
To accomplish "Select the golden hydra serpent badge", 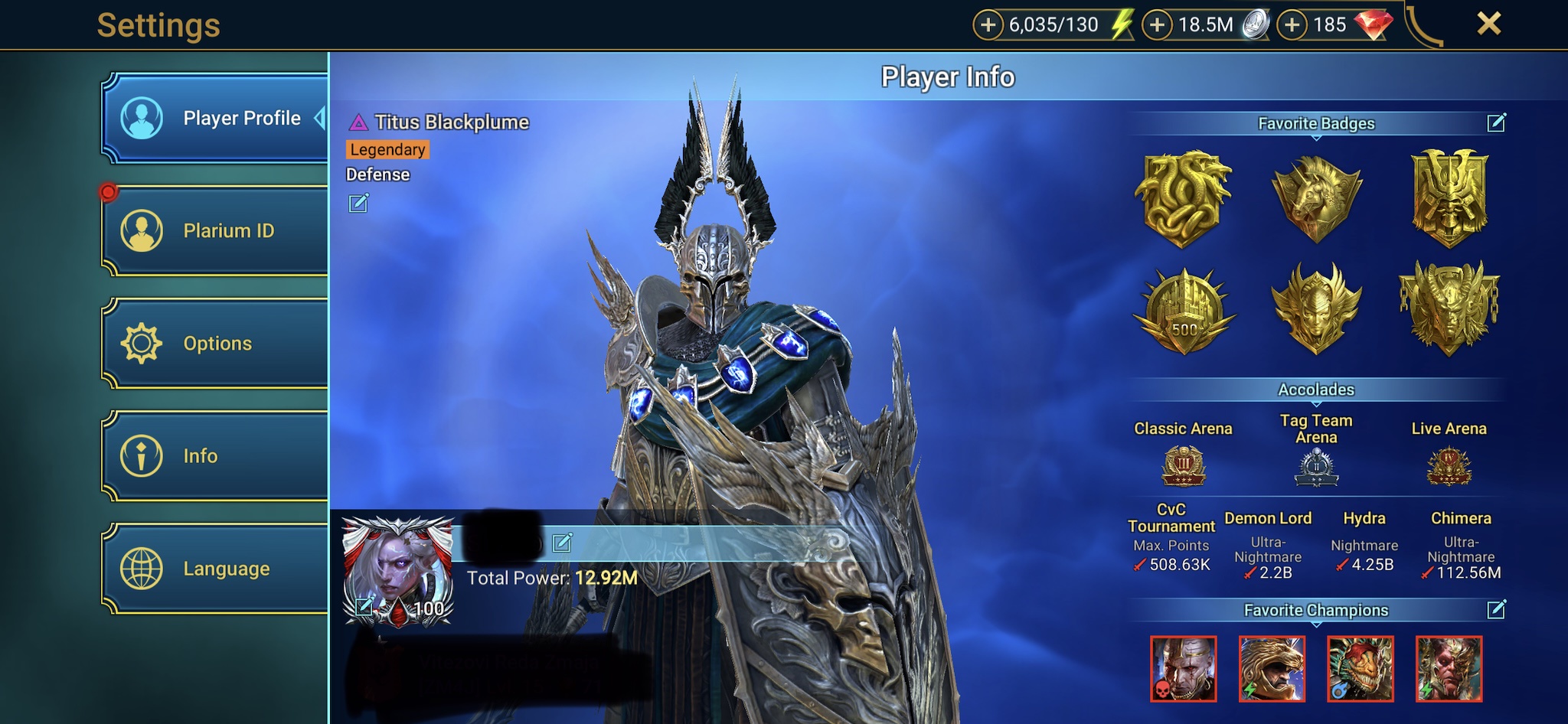I will (x=1182, y=198).
